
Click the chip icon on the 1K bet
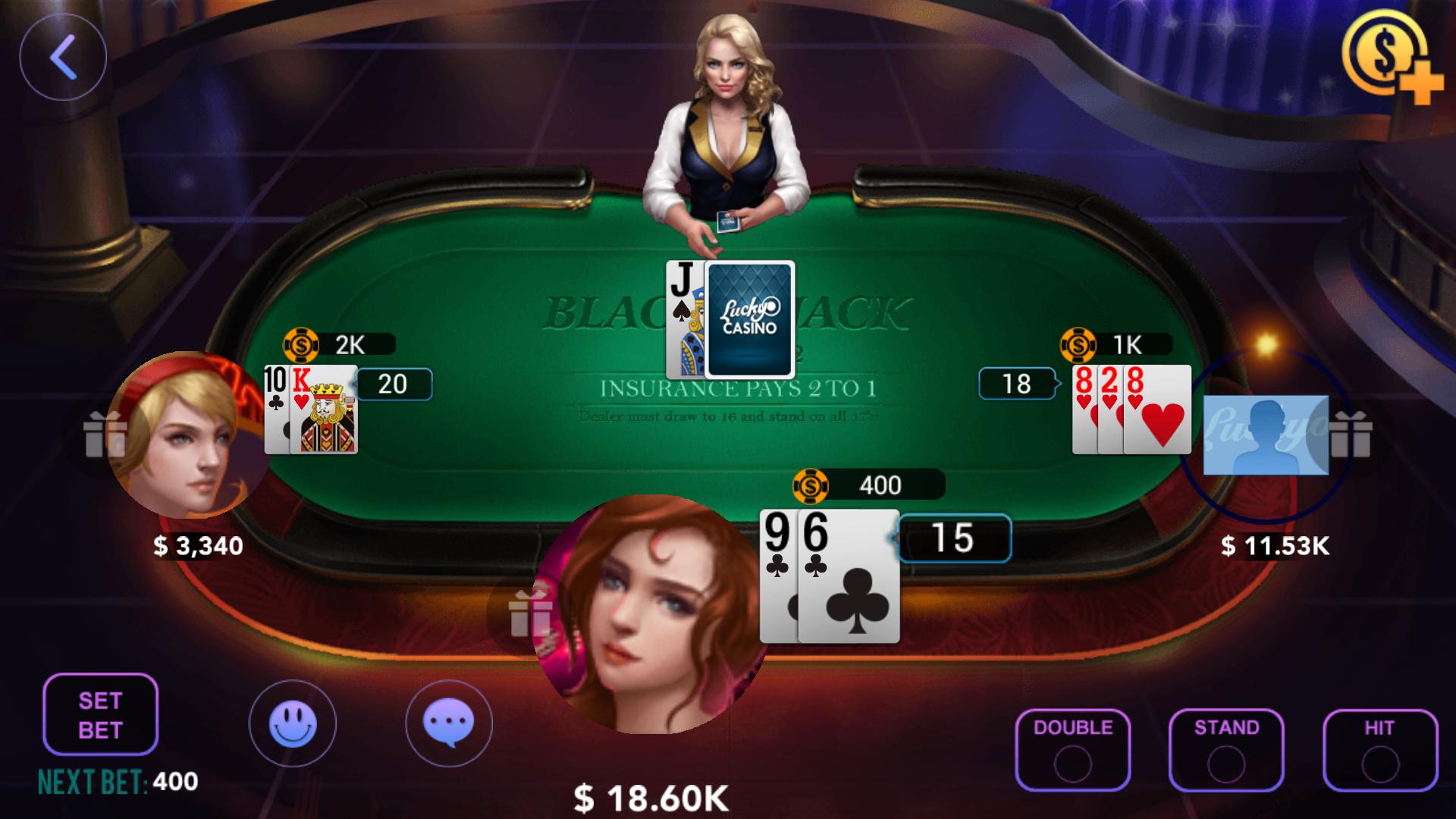1080,345
